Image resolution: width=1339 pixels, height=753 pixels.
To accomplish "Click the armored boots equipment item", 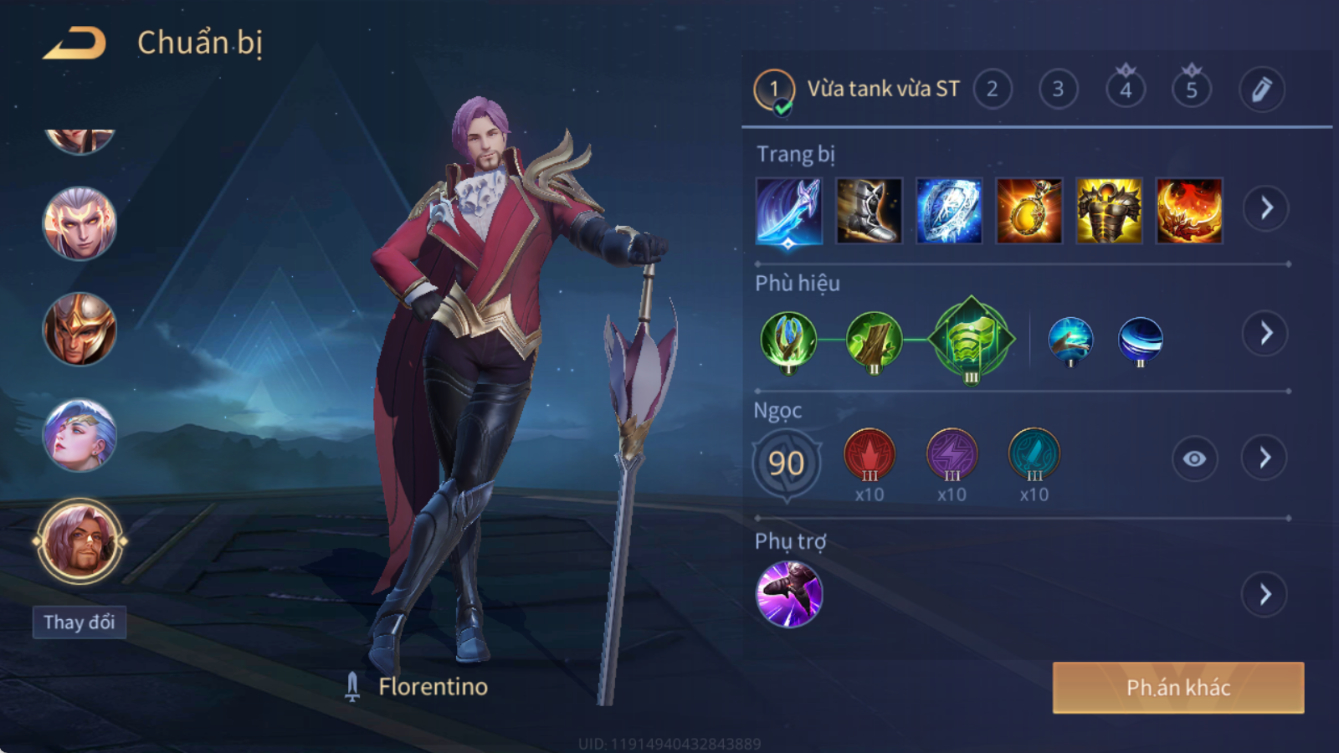I will (x=869, y=211).
